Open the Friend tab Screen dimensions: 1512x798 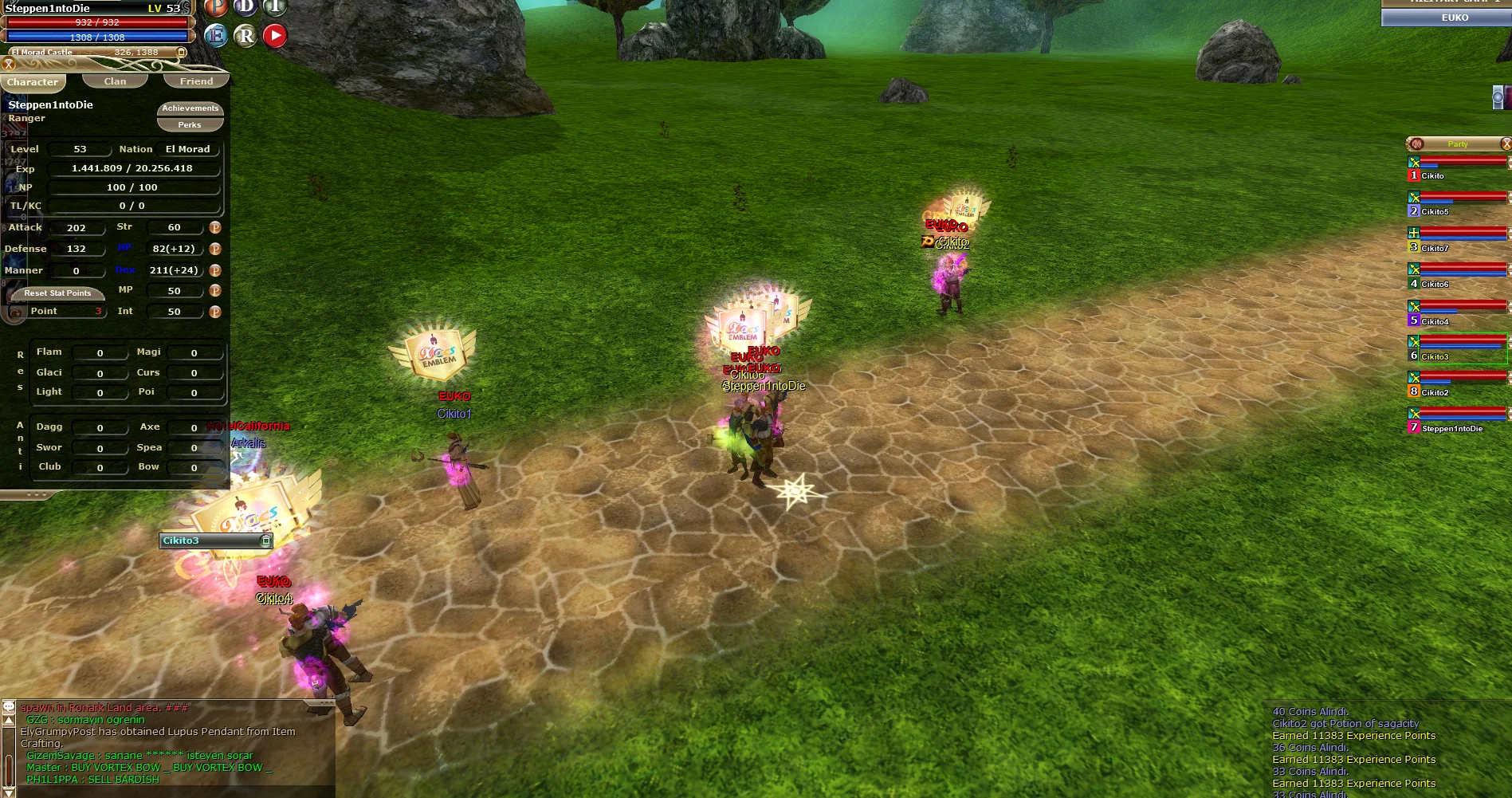pos(196,81)
